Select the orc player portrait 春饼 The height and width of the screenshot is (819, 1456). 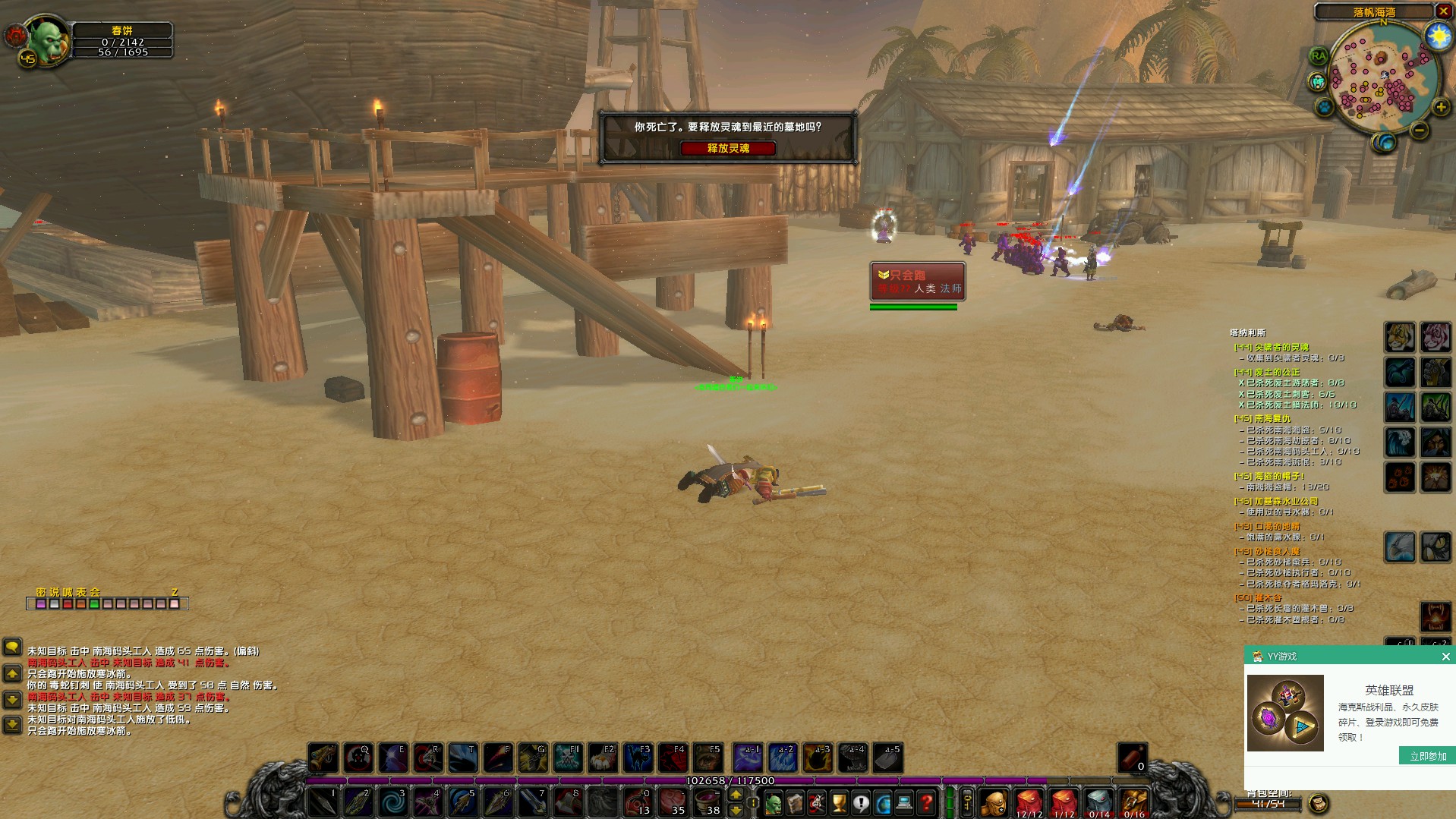(x=47, y=42)
